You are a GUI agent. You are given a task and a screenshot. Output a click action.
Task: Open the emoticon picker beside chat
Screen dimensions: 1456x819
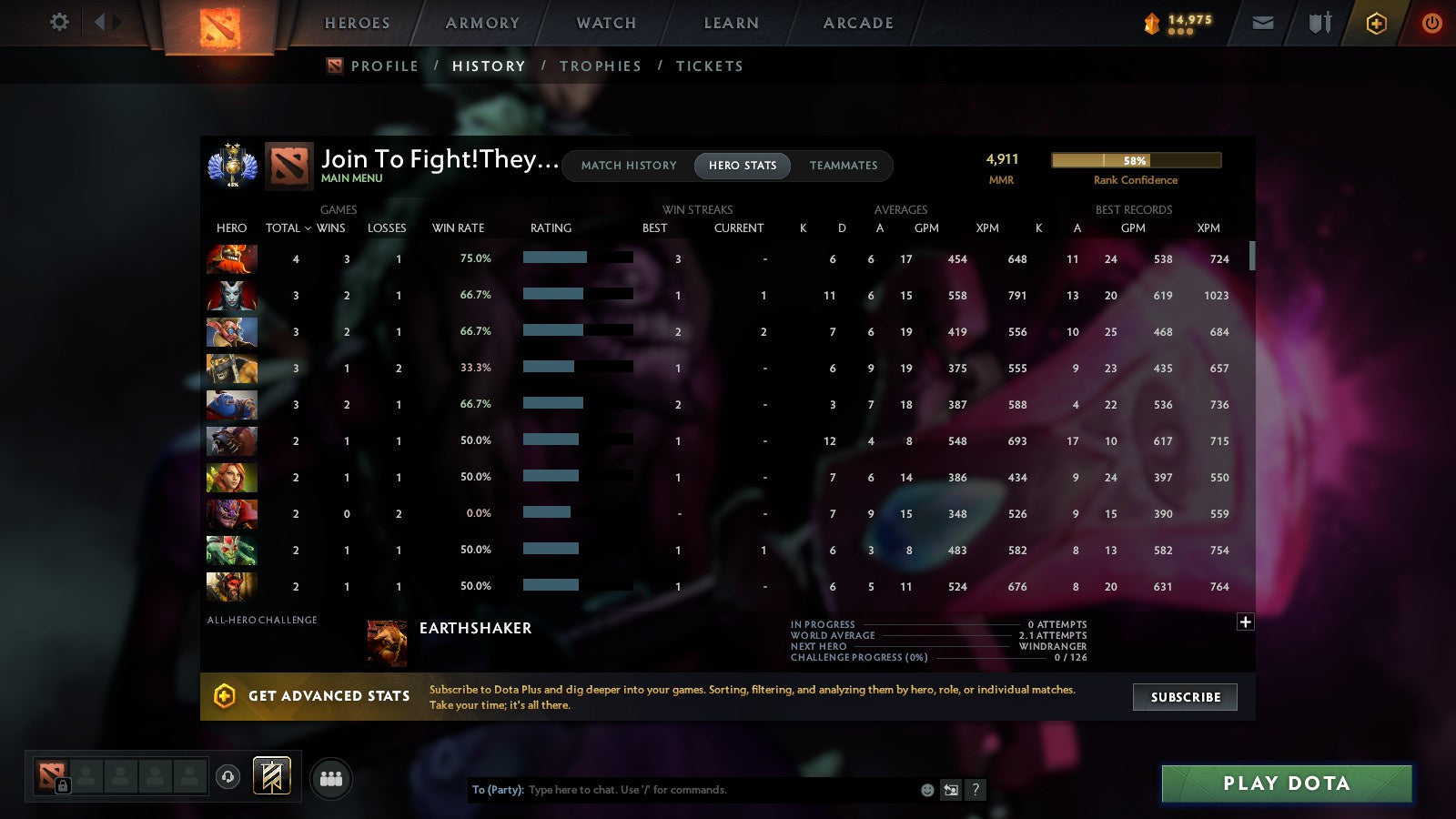coord(926,790)
